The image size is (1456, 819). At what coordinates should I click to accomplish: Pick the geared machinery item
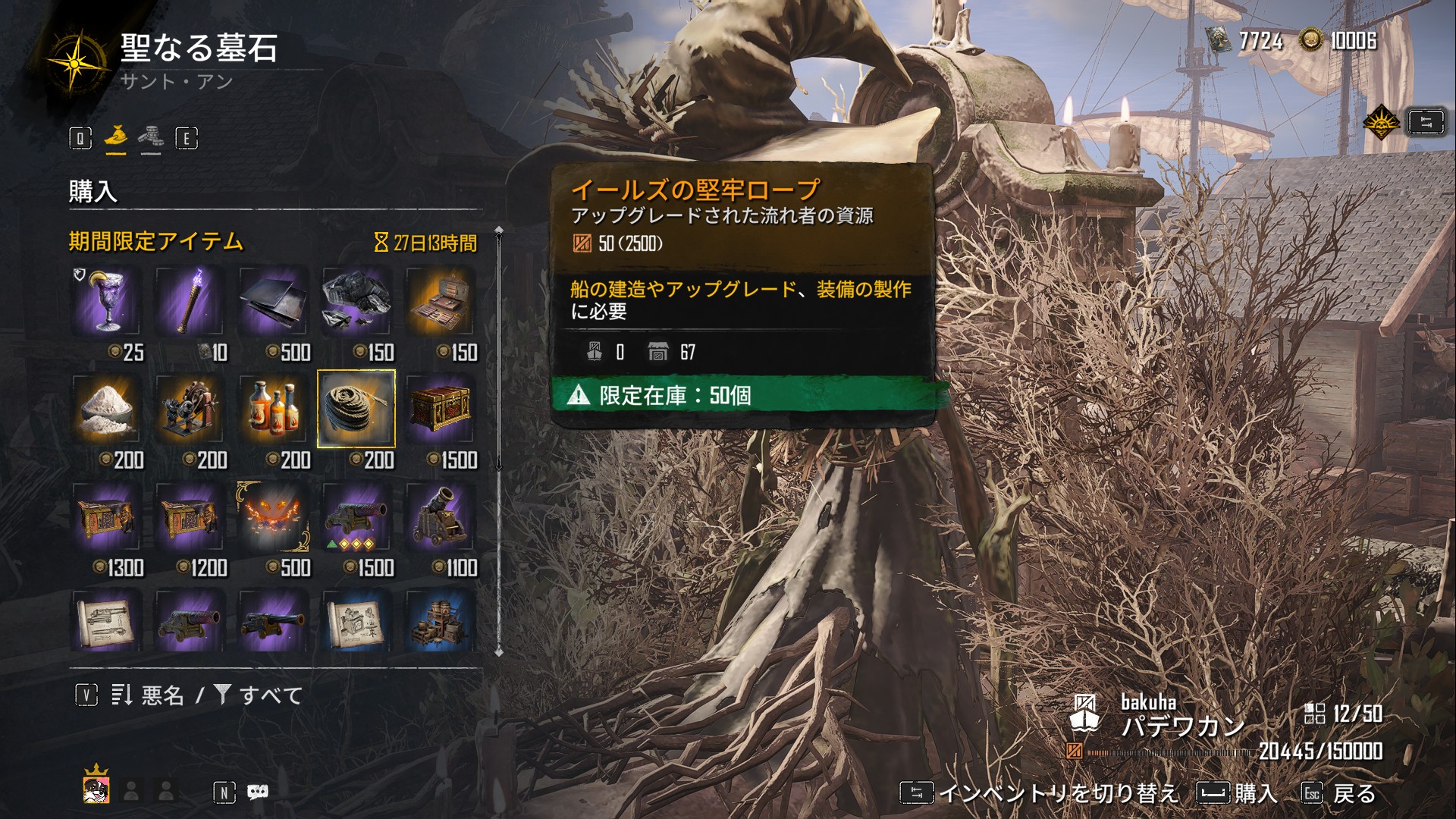point(190,409)
